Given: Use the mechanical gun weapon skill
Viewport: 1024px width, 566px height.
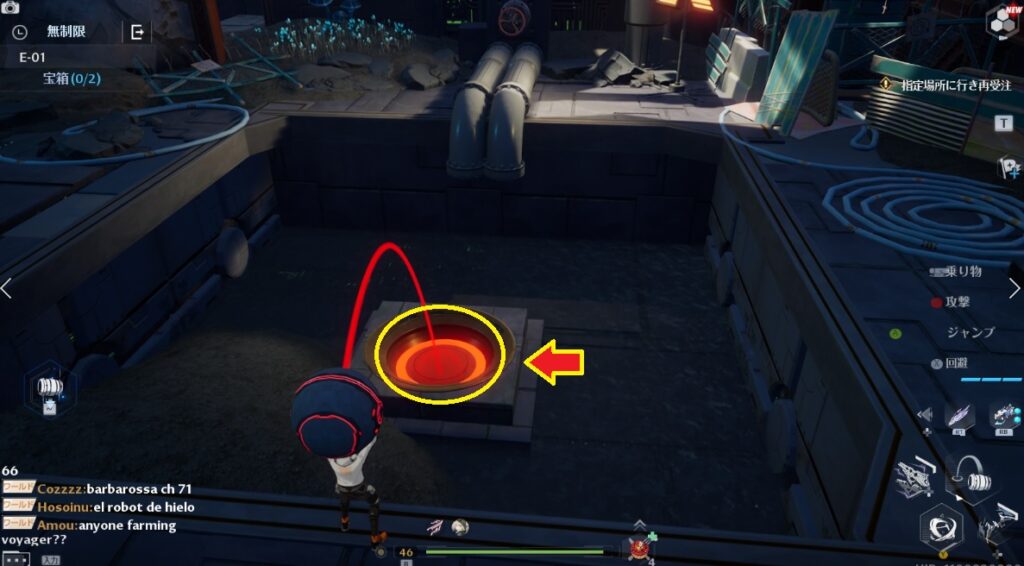Looking at the screenshot, I should pyautogui.click(x=916, y=479).
